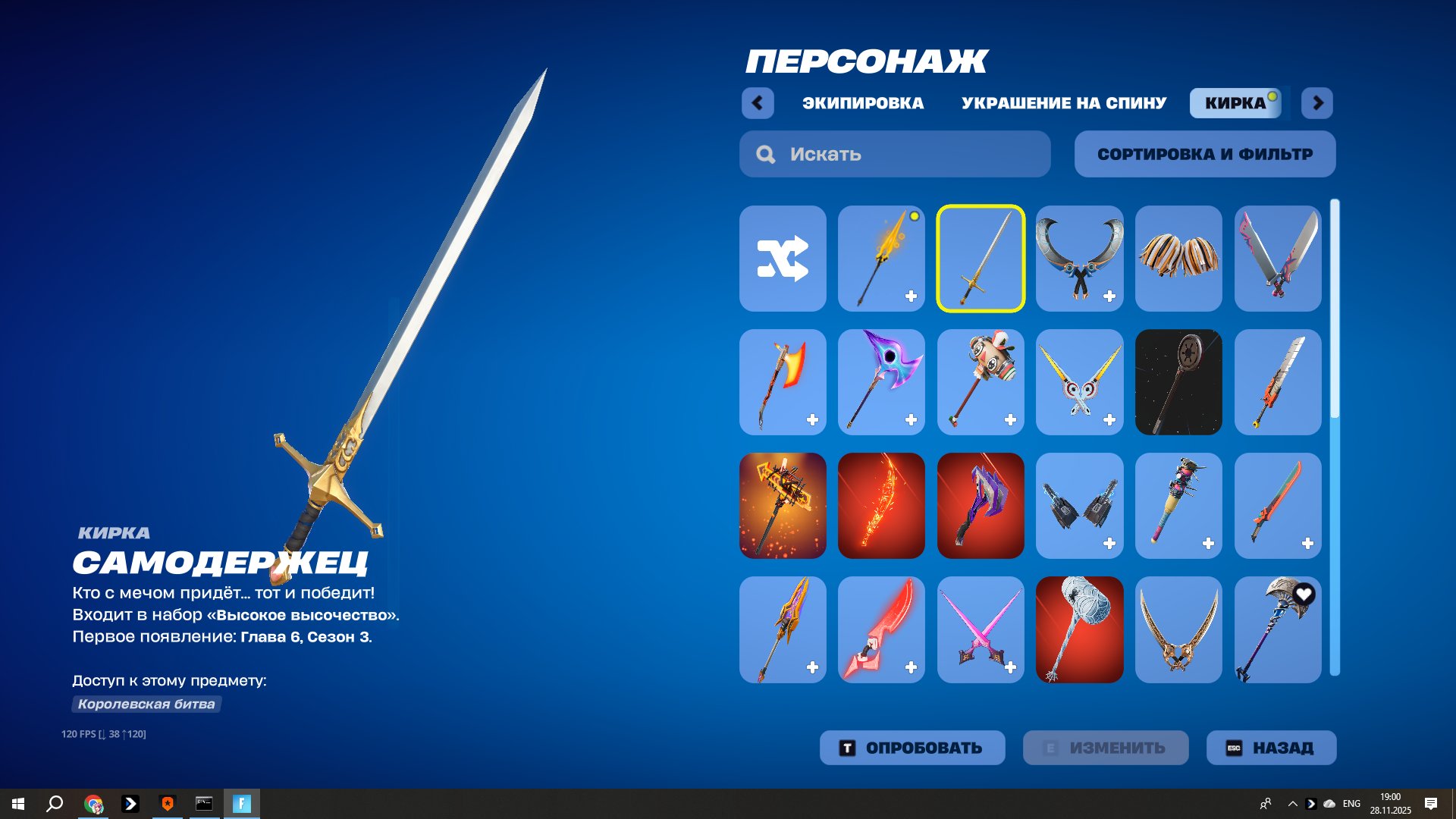Select the random shuffle pickaxe slot
The height and width of the screenshot is (819, 1456).
782,259
